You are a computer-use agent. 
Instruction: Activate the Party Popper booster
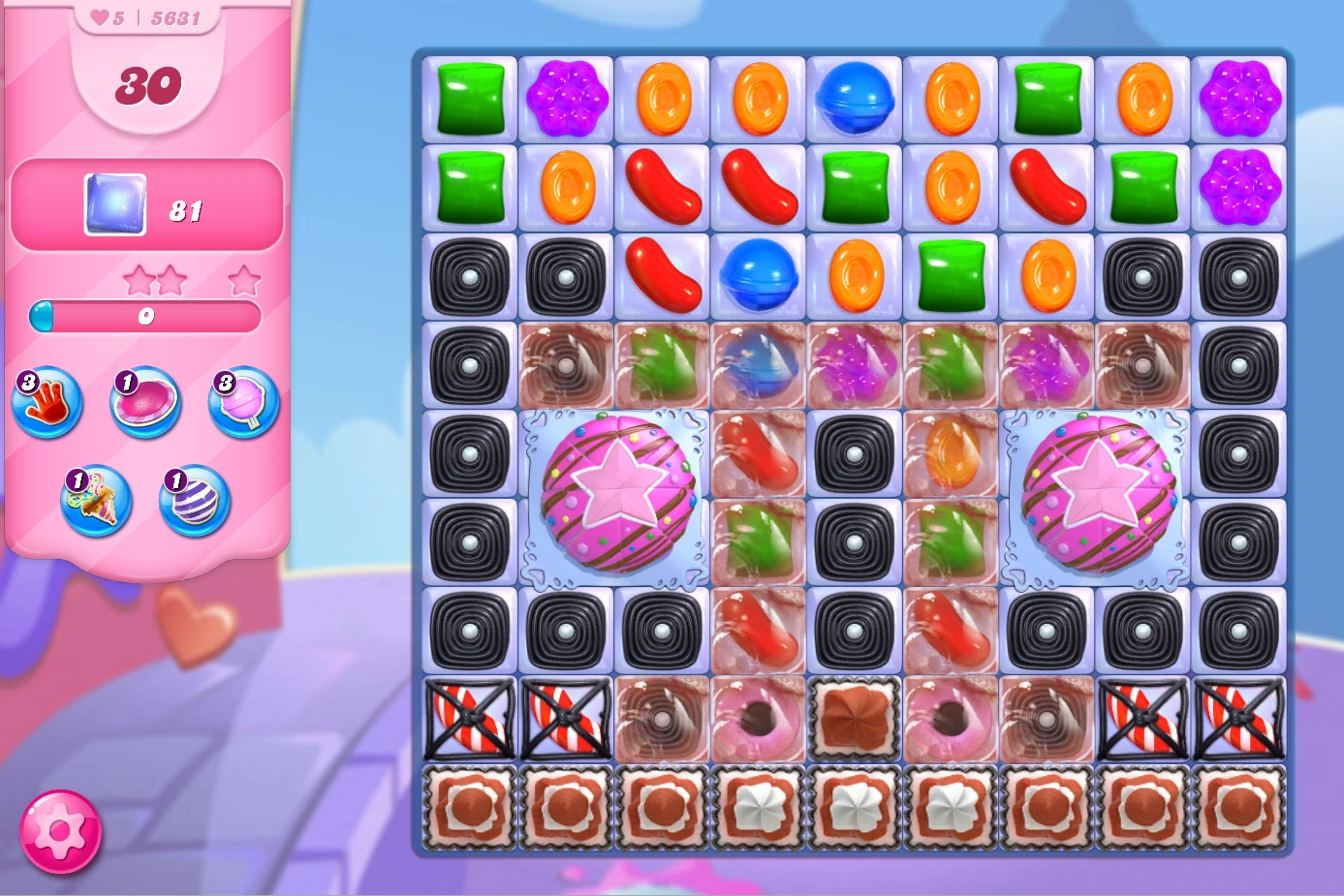click(95, 503)
